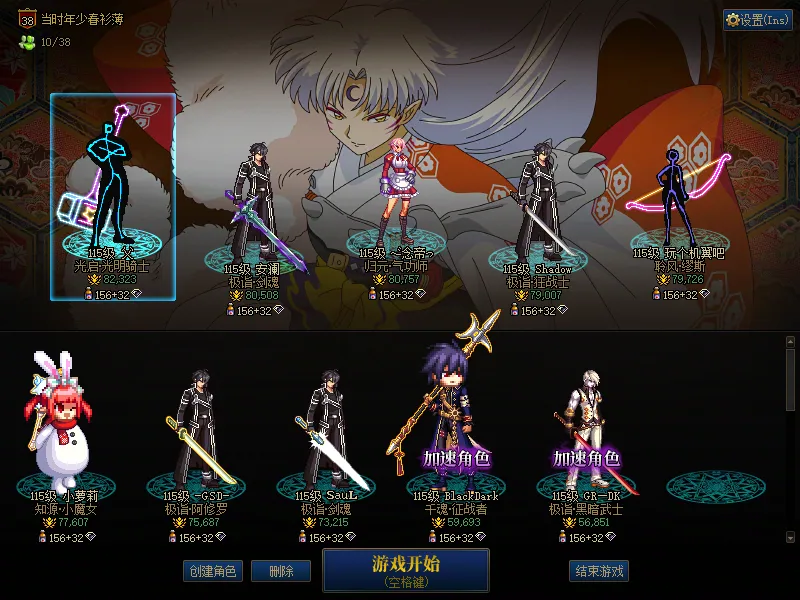The height and width of the screenshot is (600, 800).
Task: Start the game with 游戏开始
Action: pyautogui.click(x=405, y=569)
